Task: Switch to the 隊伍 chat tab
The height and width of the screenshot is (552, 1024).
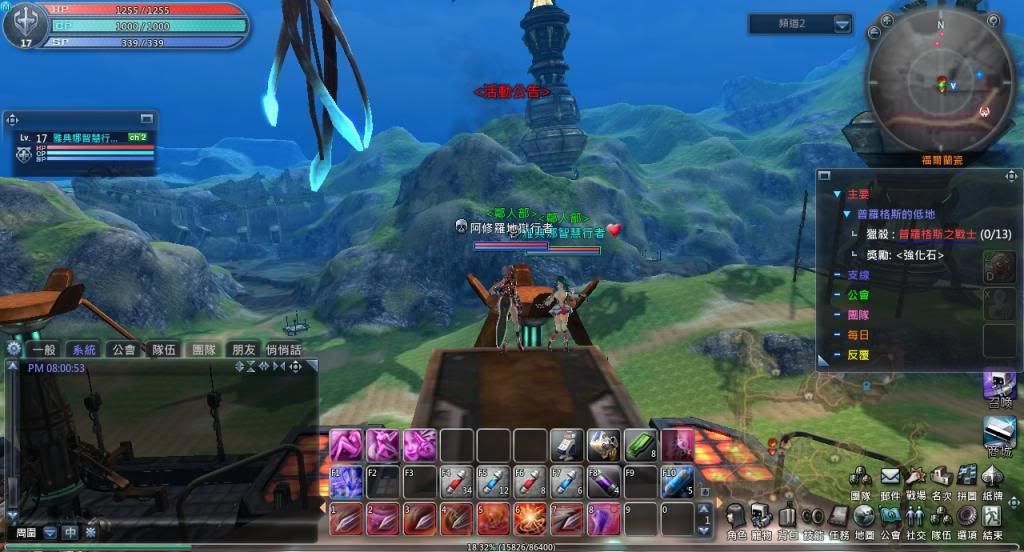Action: (x=163, y=350)
